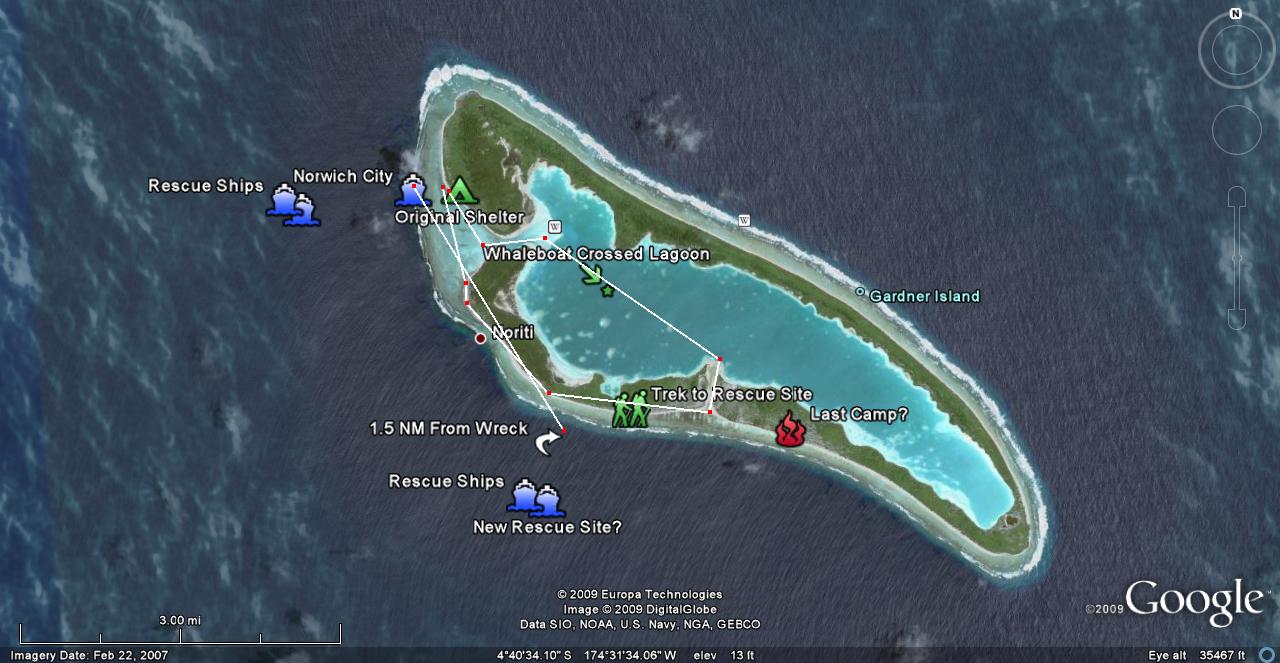The image size is (1280, 663).
Task: Click the Gardner Island place marker
Action: (860, 293)
